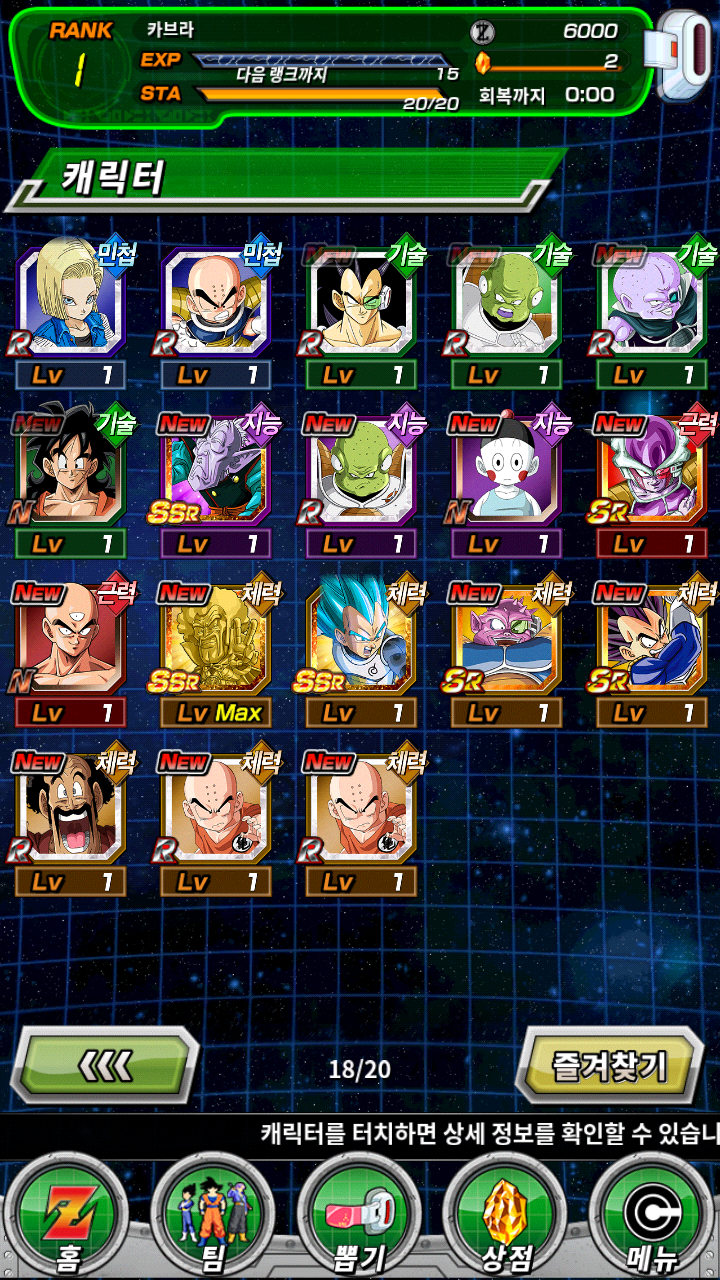Go to the 팀 (Team) screen
This screenshot has width=720, height=1280.
[213, 1217]
